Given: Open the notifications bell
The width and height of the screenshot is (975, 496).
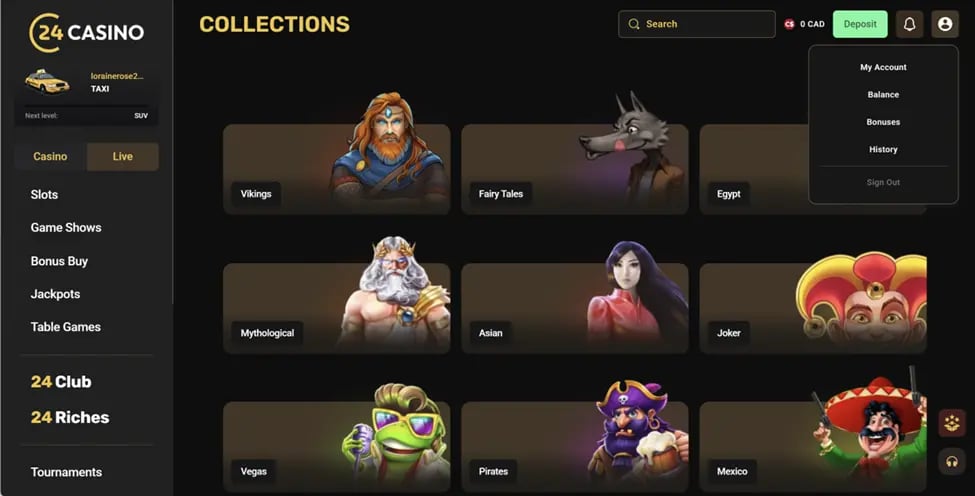Looking at the screenshot, I should (x=909, y=24).
